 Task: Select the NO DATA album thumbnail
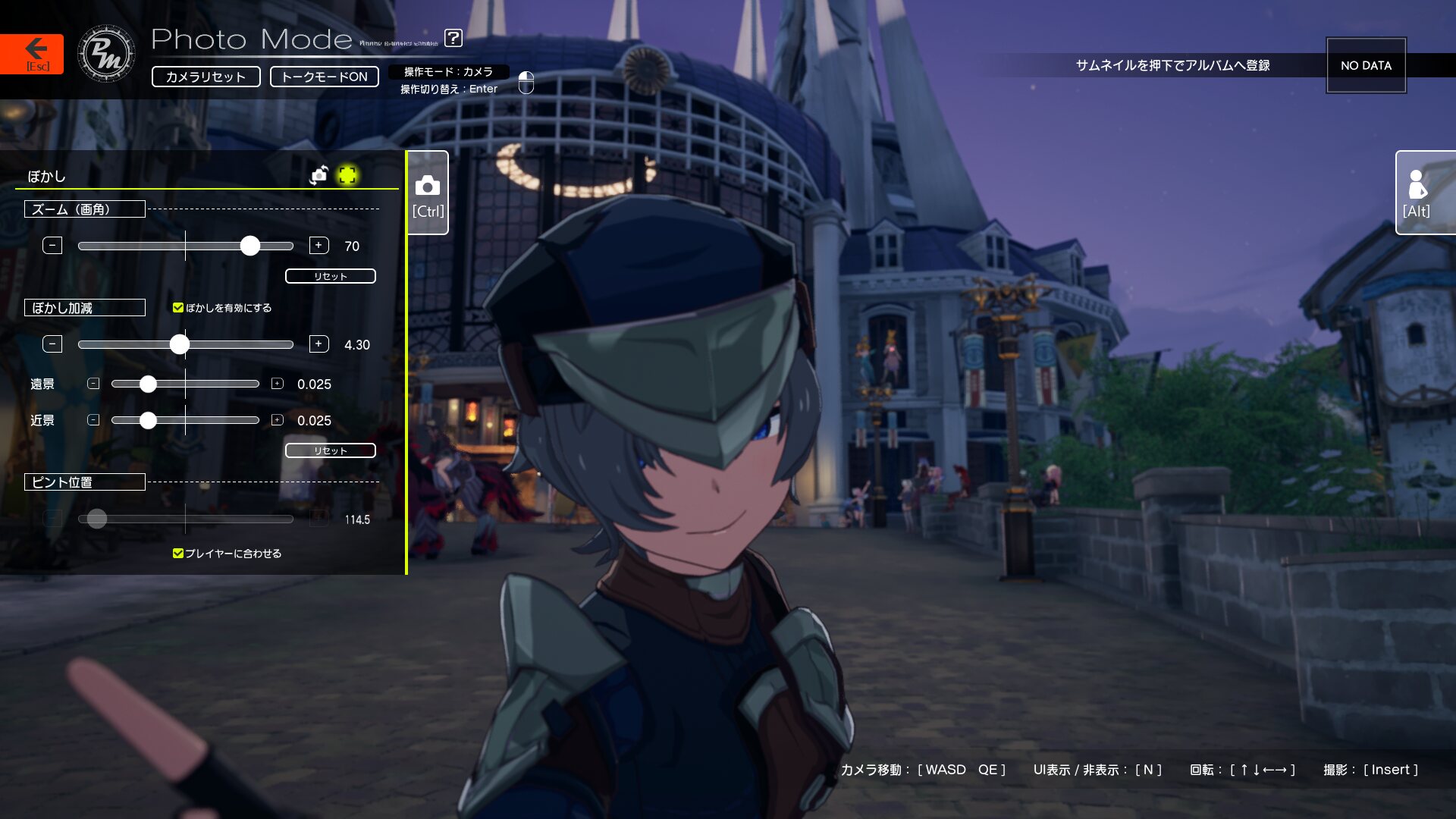pos(1366,65)
